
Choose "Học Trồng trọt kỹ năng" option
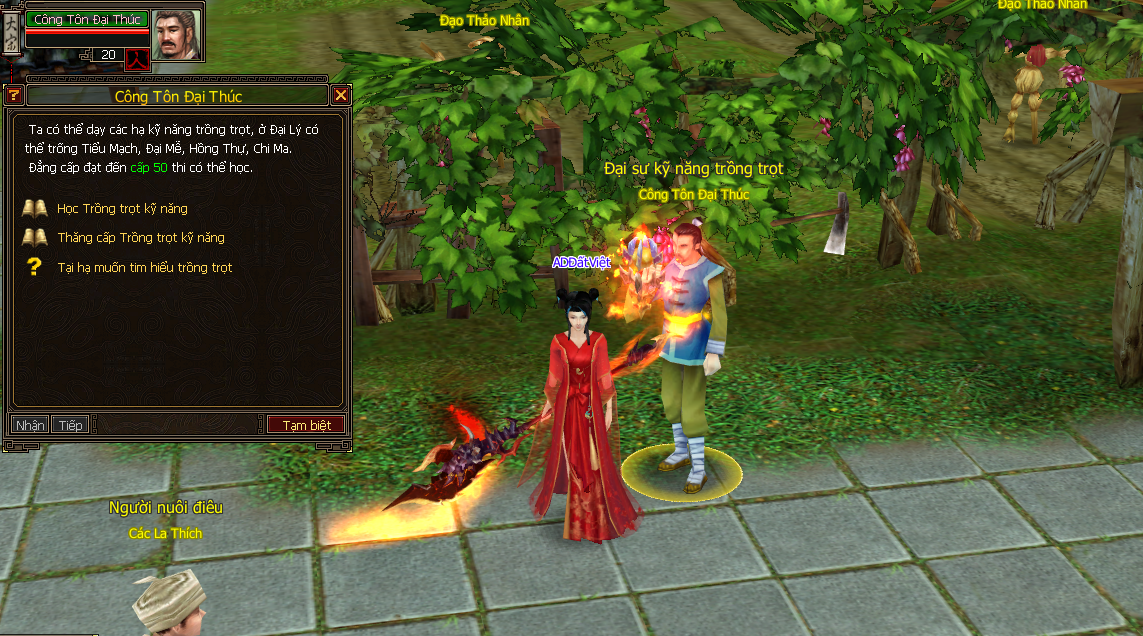point(122,209)
